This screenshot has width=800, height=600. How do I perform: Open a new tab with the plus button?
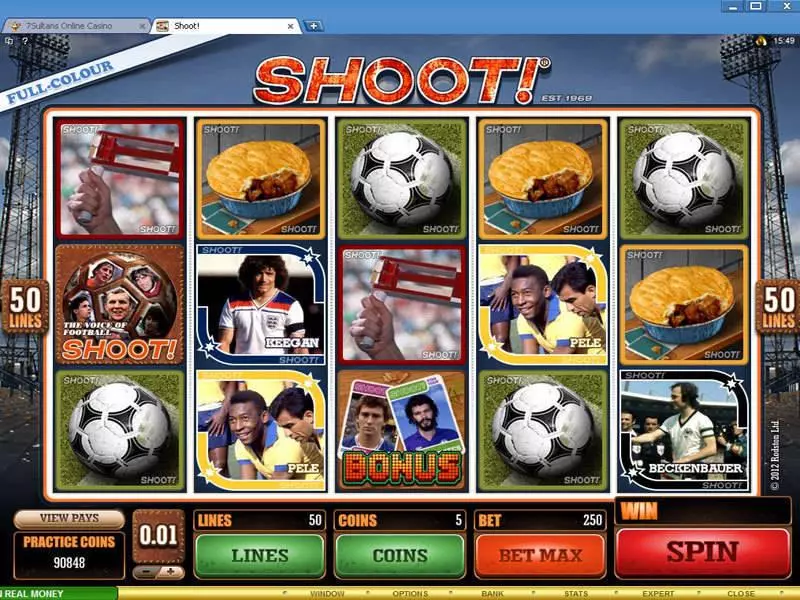click(313, 25)
